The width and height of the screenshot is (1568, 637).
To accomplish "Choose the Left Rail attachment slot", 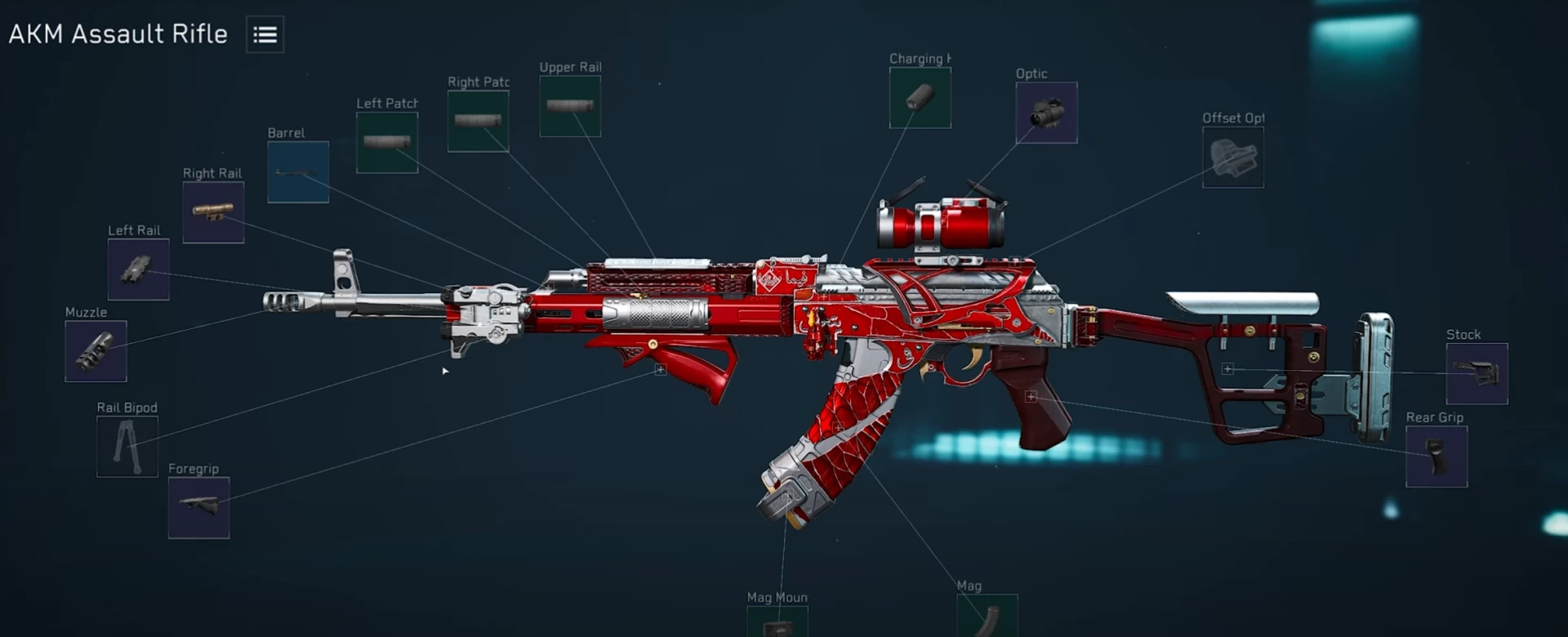I will [139, 269].
